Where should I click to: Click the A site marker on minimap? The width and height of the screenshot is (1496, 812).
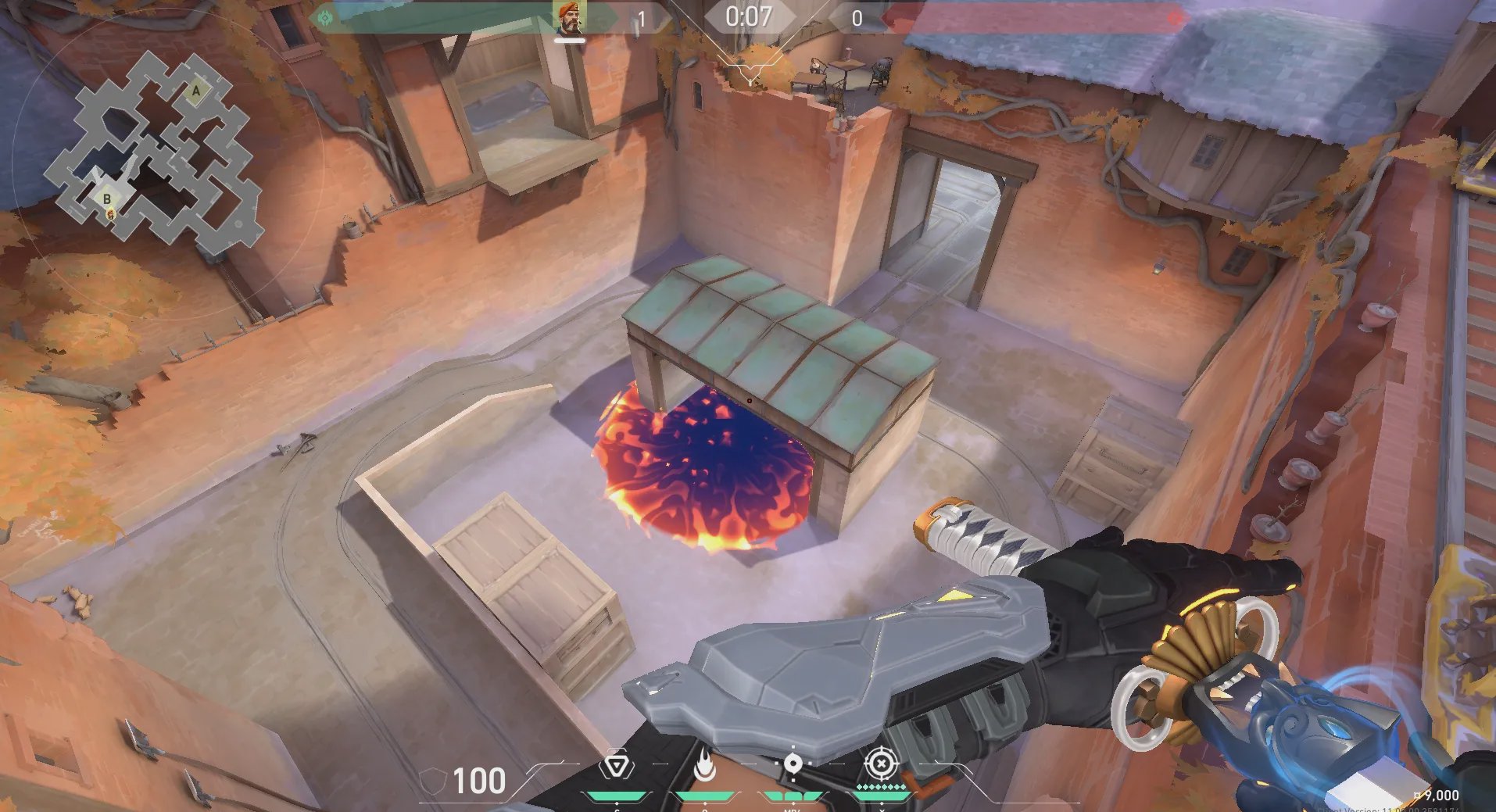click(x=196, y=91)
